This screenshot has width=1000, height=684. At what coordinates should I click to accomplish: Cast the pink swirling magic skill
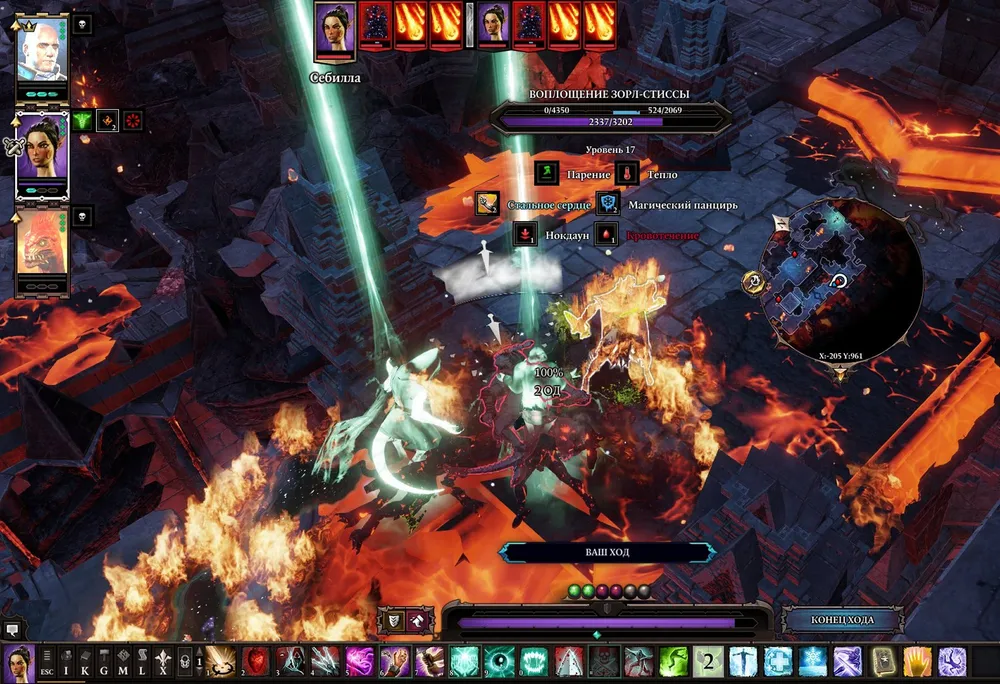tap(360, 661)
